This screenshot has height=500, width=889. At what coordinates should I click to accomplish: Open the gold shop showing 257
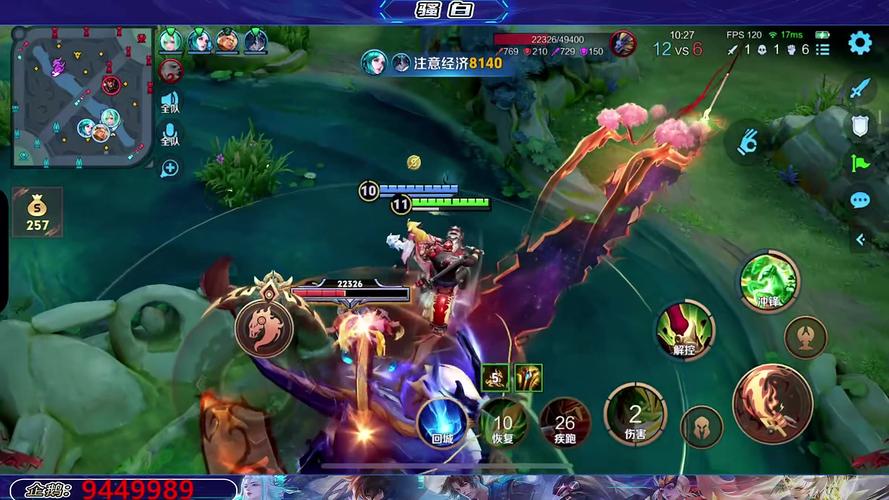pos(37,212)
